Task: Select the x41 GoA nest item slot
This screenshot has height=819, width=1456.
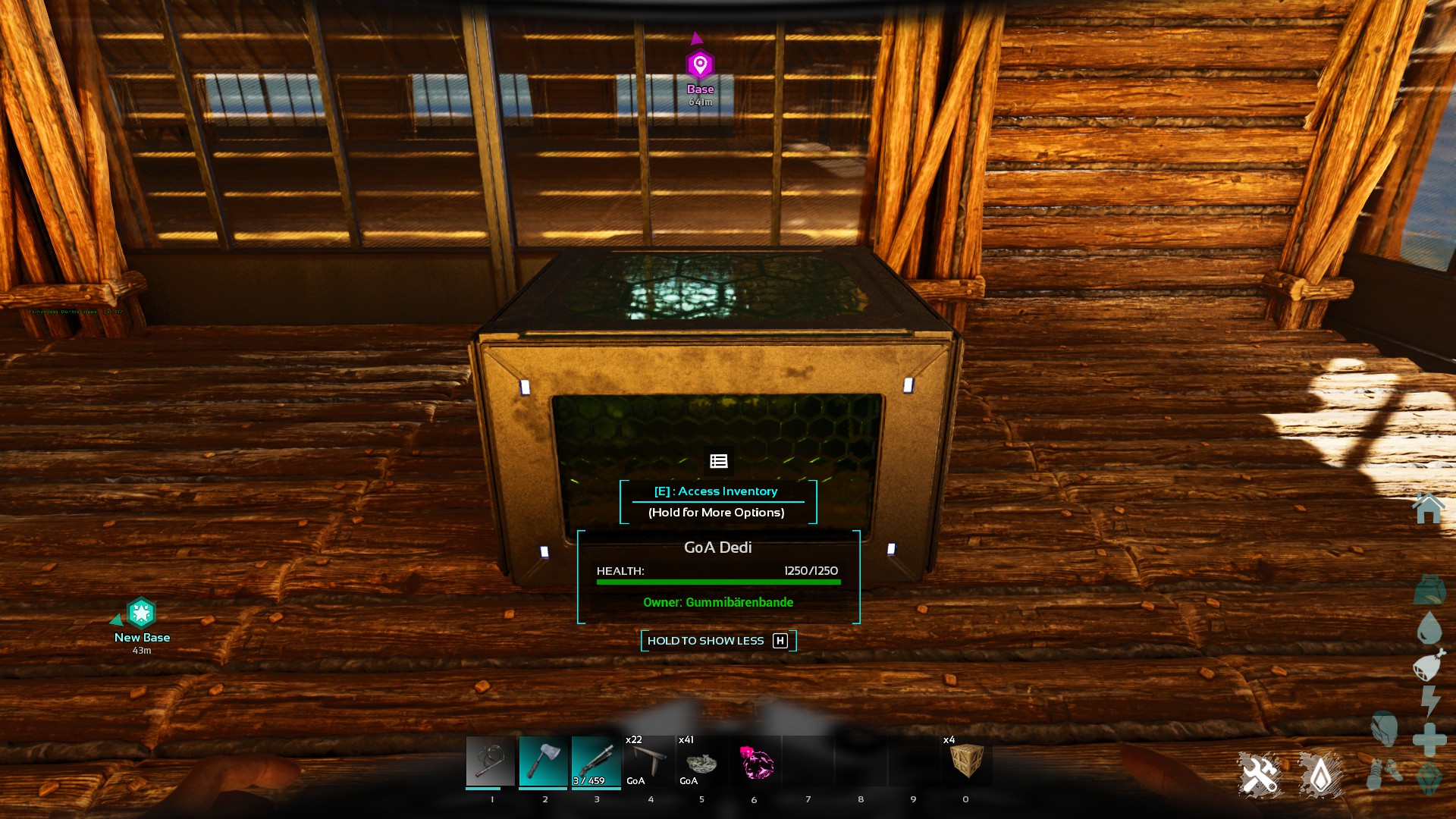Action: (x=701, y=761)
